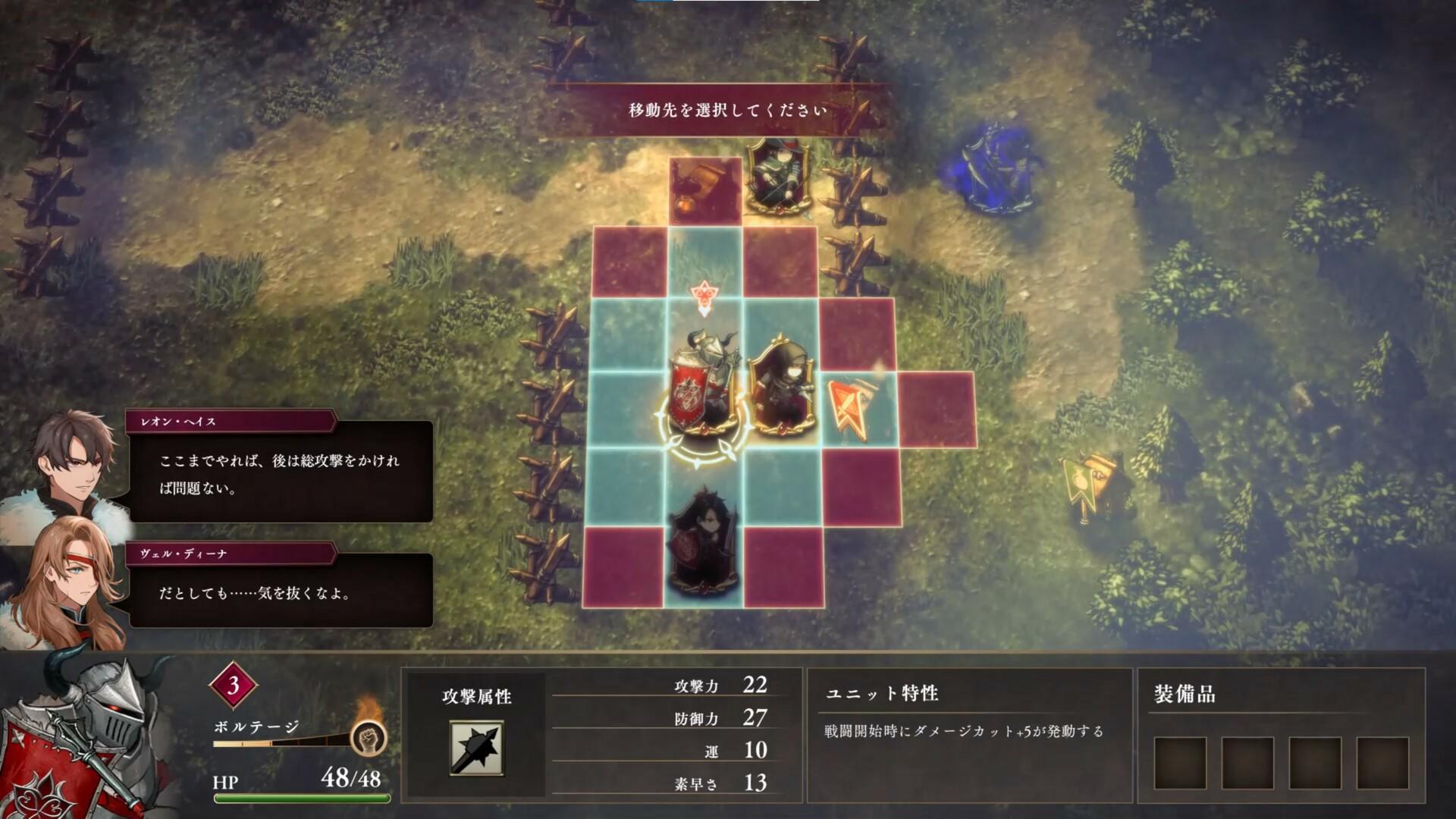Click the green HP bar
The image size is (1456, 819).
click(303, 799)
